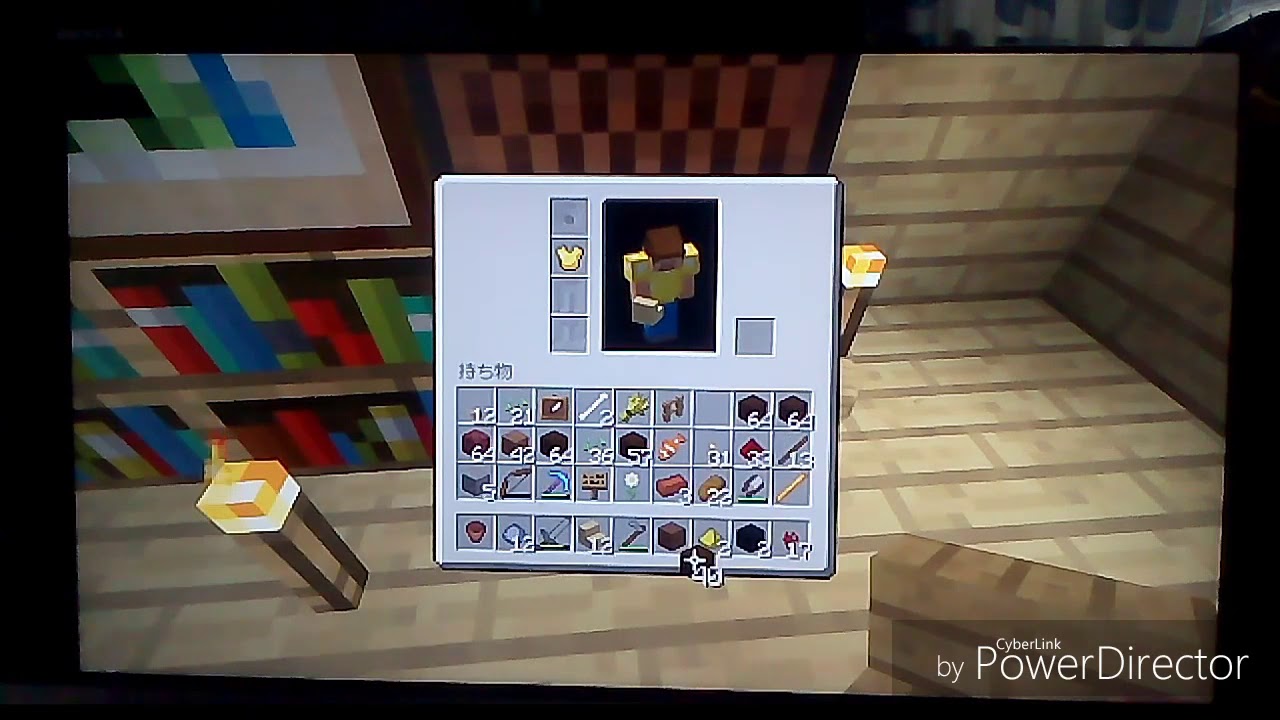The image size is (1280, 720).
Task: Click the empty offhand slot beside the player
Action: (753, 332)
